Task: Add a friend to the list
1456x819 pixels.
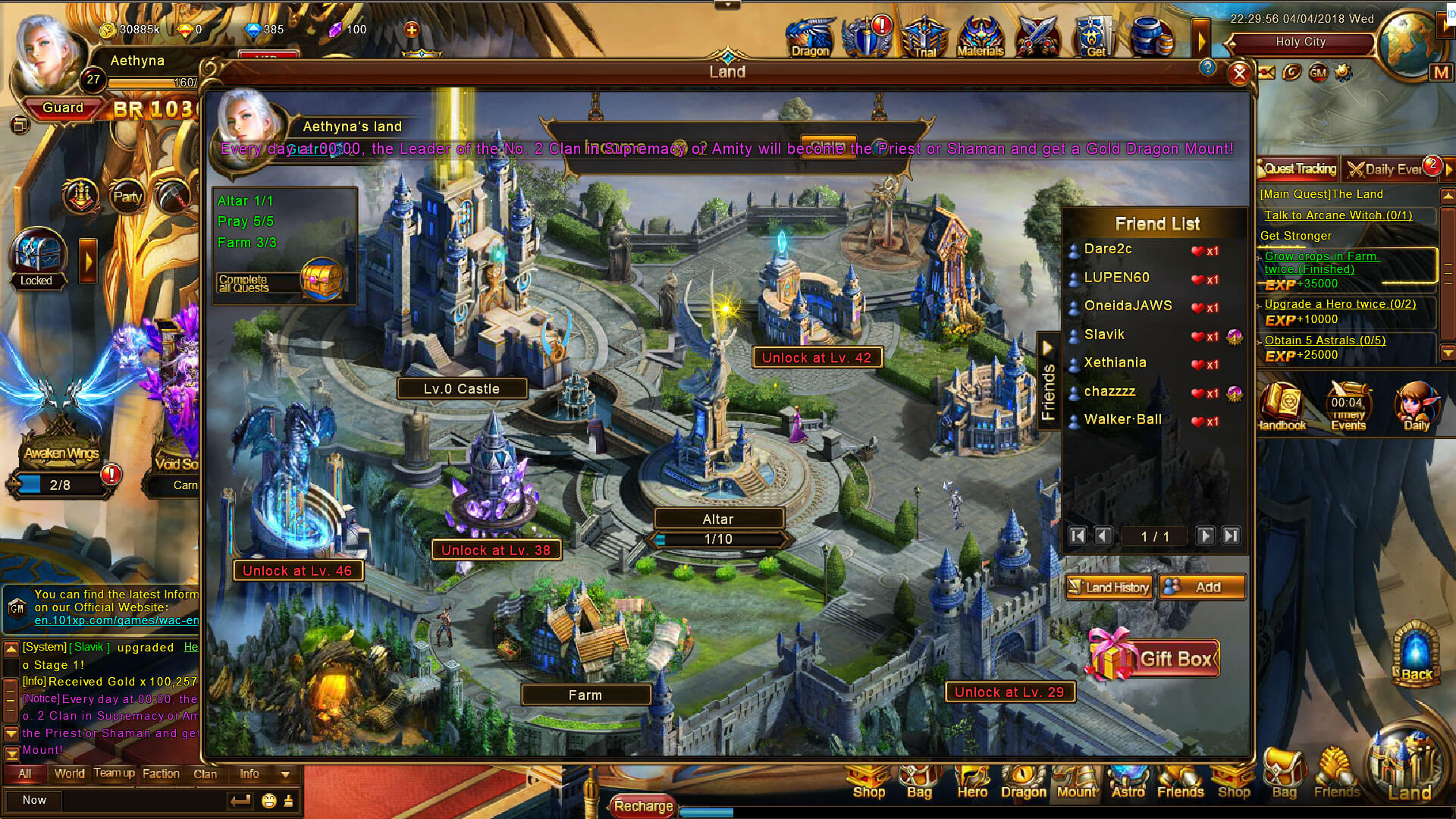Action: tap(1202, 587)
